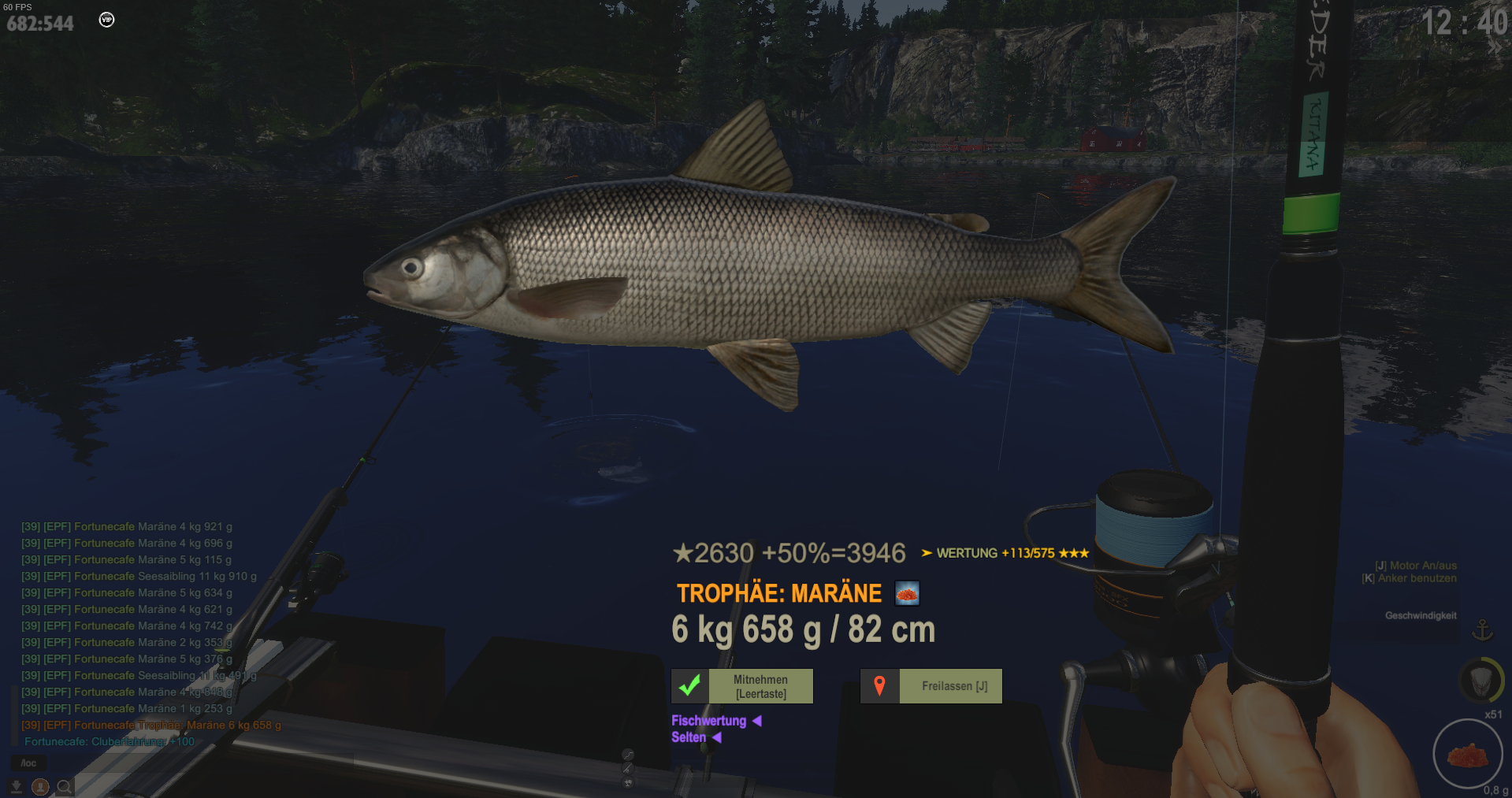The width and height of the screenshot is (1512, 798).
Task: Click the time fast-forward arrows
Action: tap(1494, 47)
